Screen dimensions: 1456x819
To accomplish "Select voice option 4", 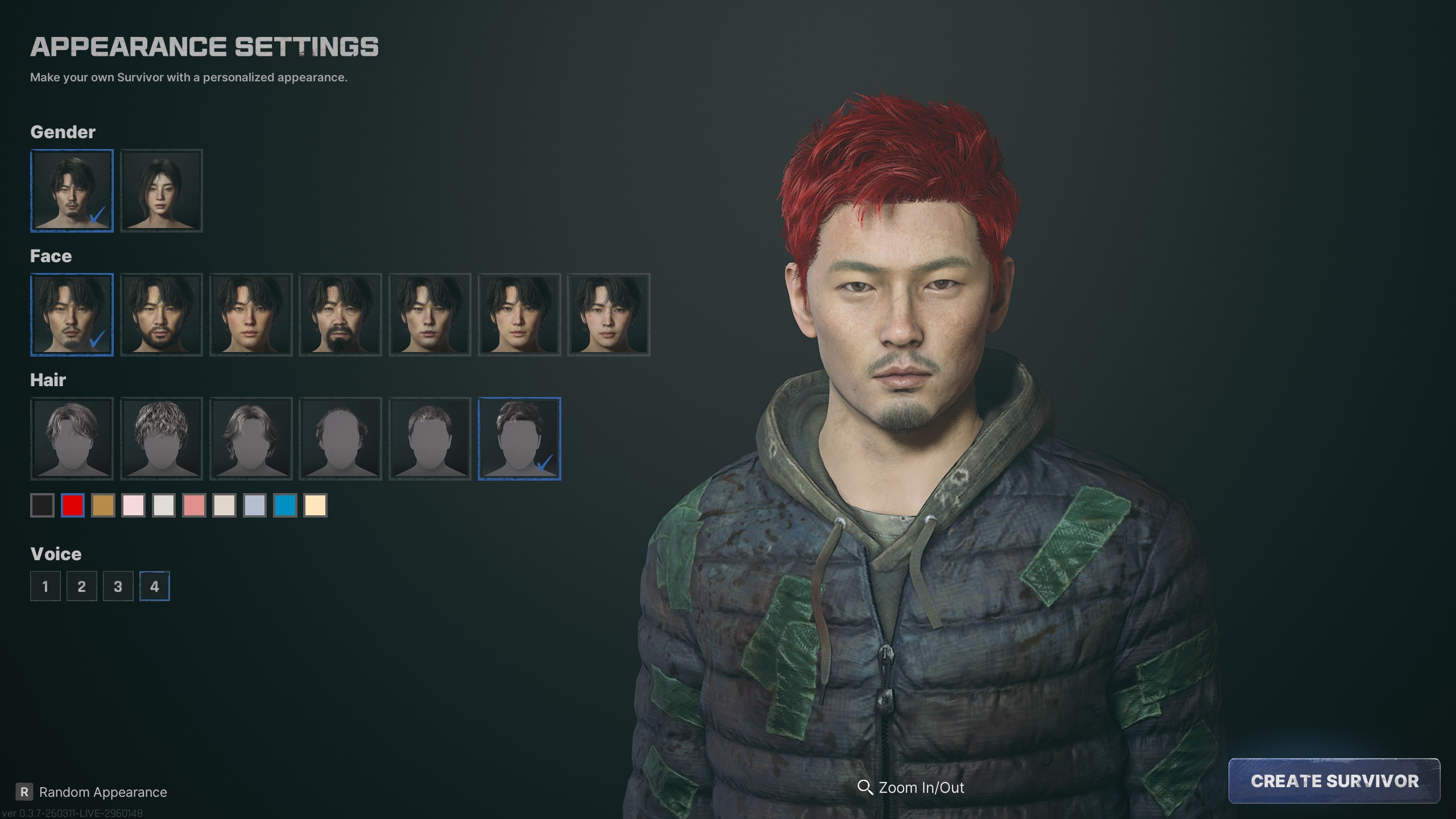I will point(155,586).
